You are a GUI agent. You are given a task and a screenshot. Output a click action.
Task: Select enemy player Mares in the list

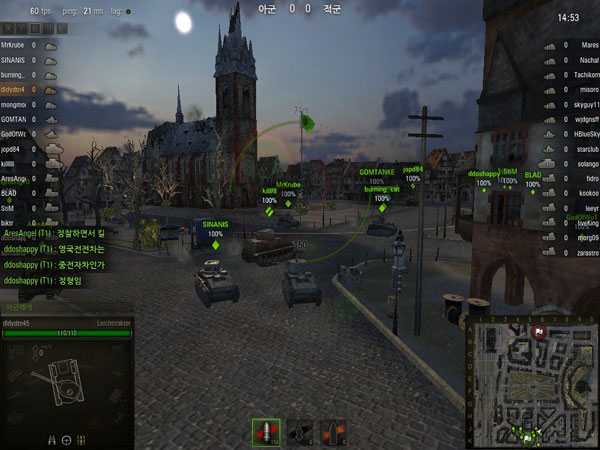(589, 45)
